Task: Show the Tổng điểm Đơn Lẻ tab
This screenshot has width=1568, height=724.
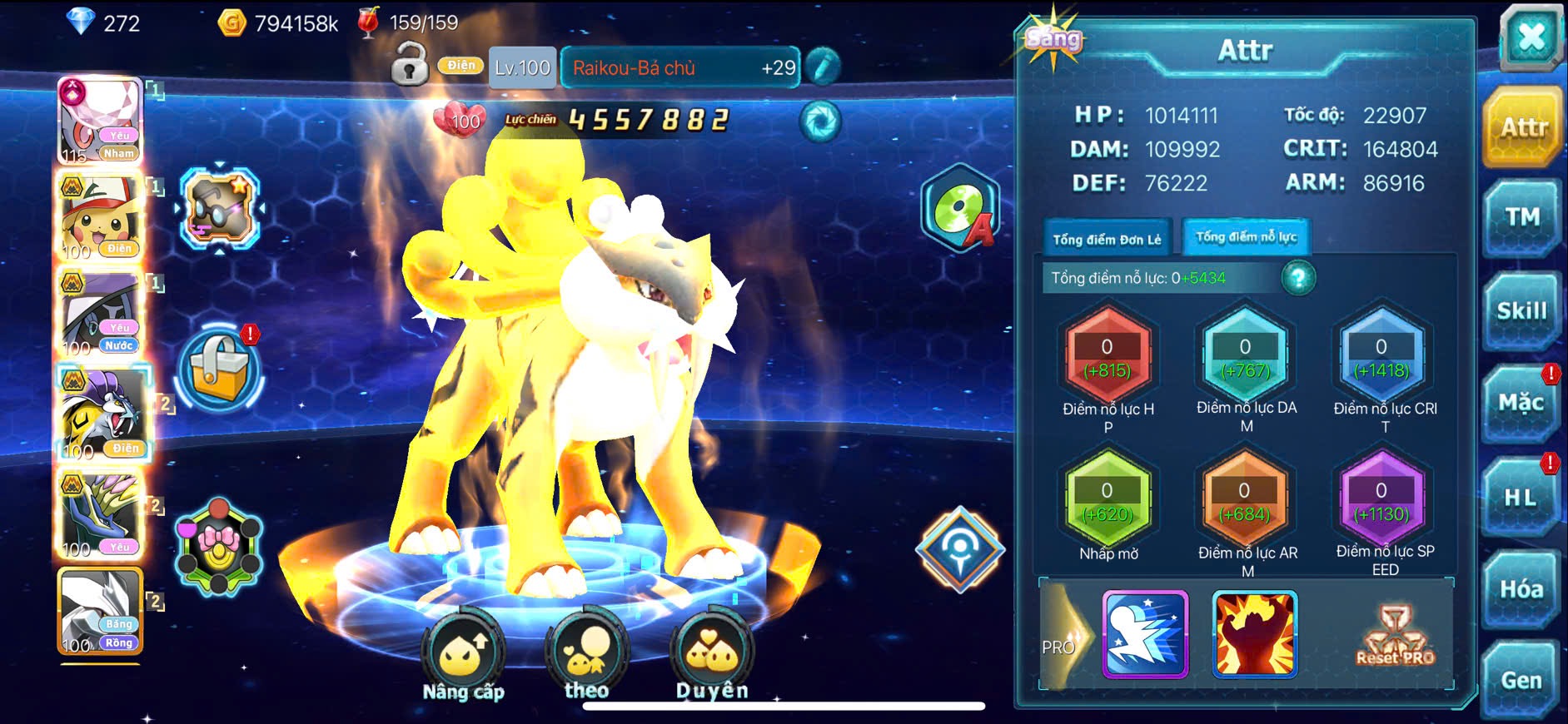Action: click(x=1107, y=240)
